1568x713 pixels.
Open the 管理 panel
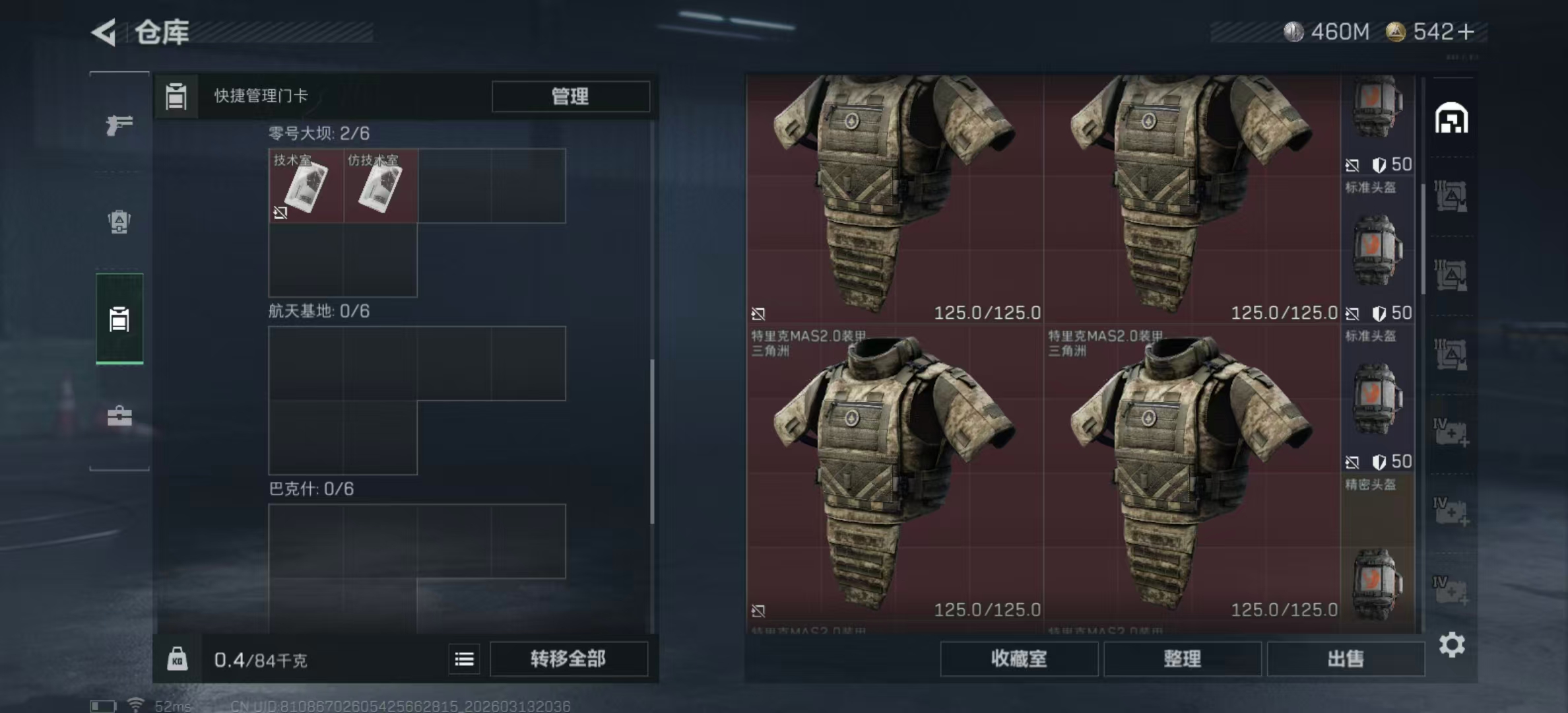click(x=569, y=96)
